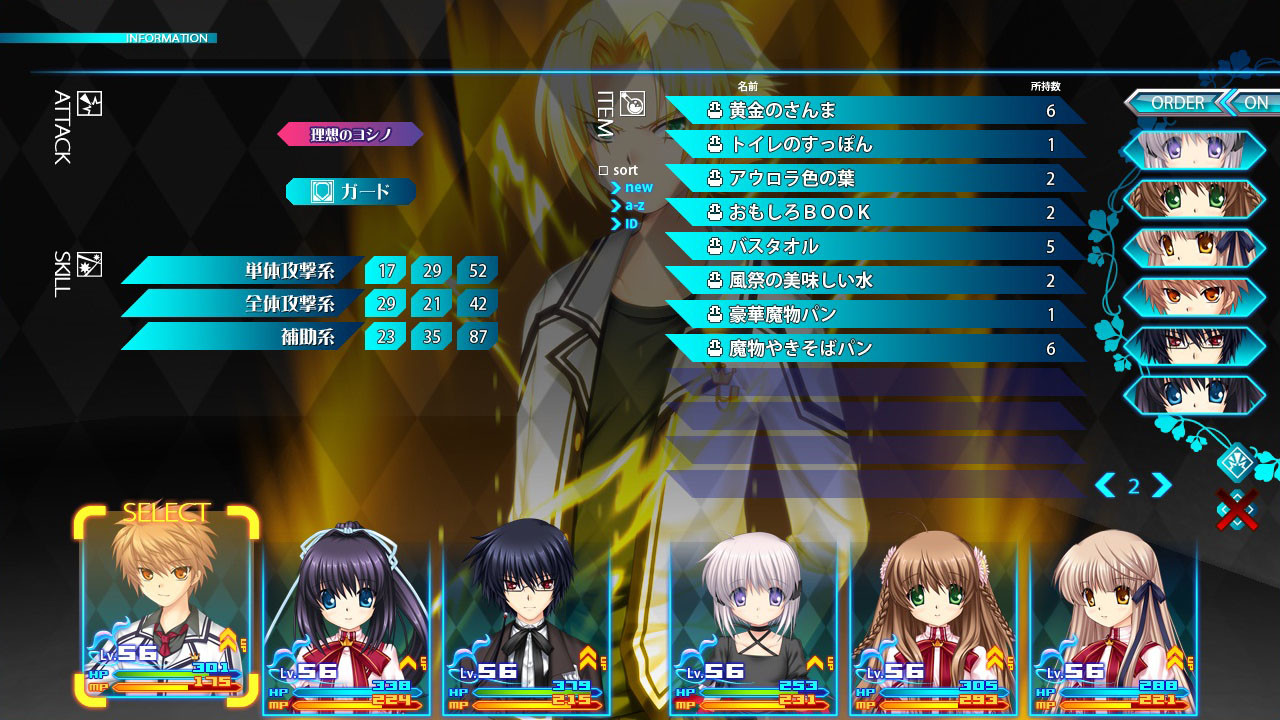Click the red X cancel icon
Viewport: 1280px width, 720px height.
1238,509
